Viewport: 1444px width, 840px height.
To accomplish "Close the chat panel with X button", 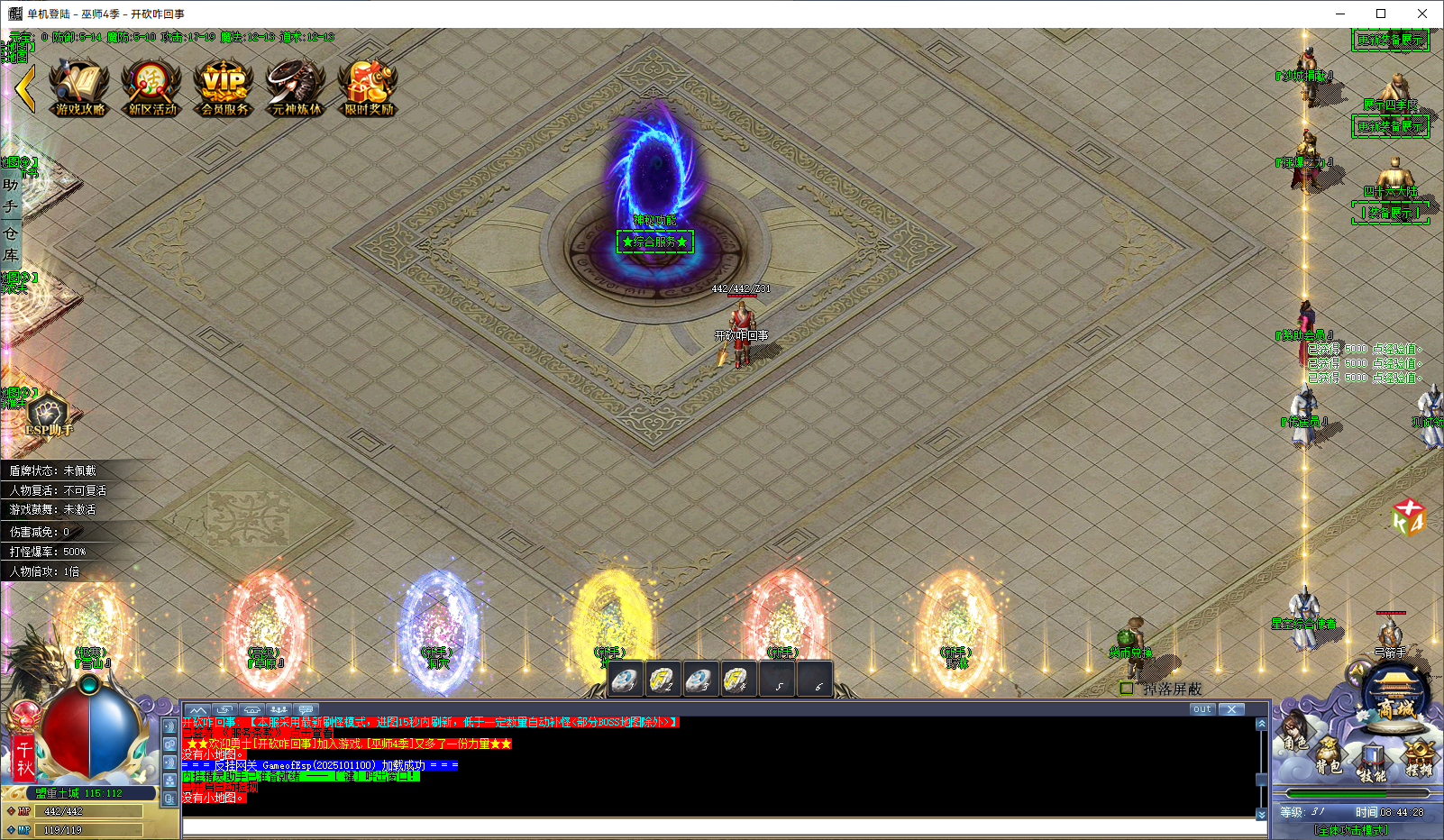I will [x=1231, y=709].
